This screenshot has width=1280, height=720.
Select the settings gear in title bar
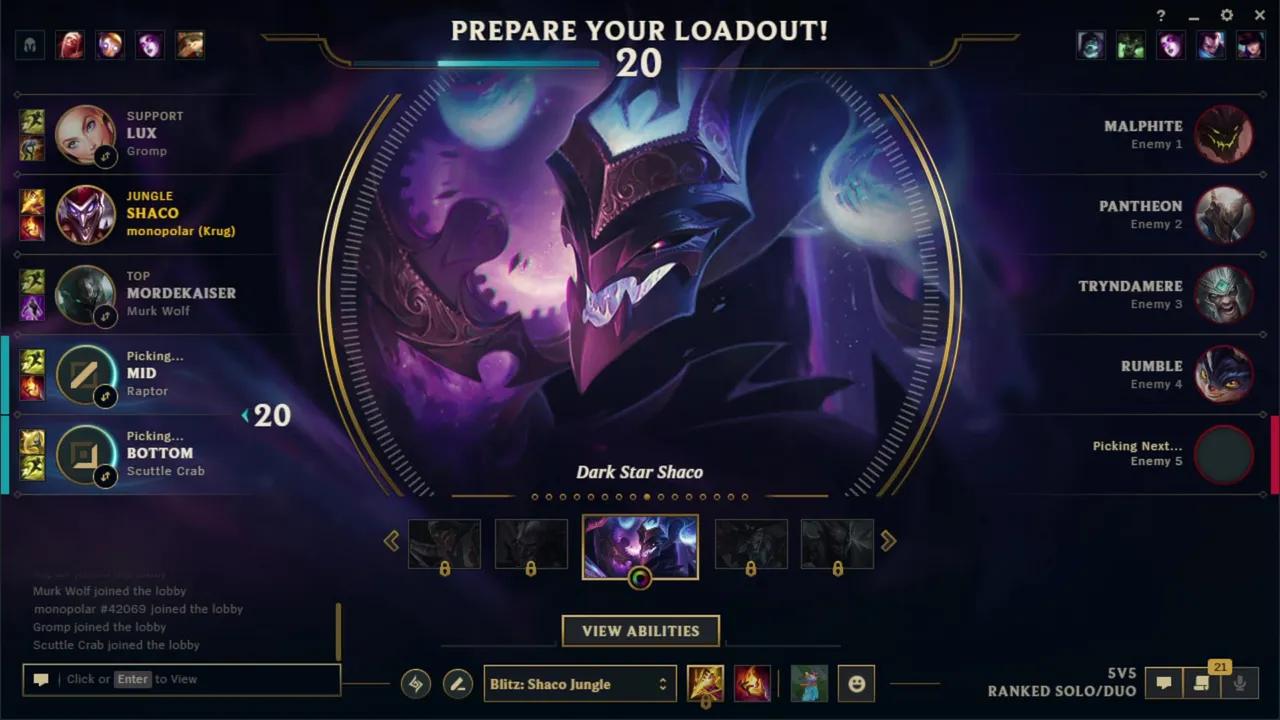[x=1226, y=15]
